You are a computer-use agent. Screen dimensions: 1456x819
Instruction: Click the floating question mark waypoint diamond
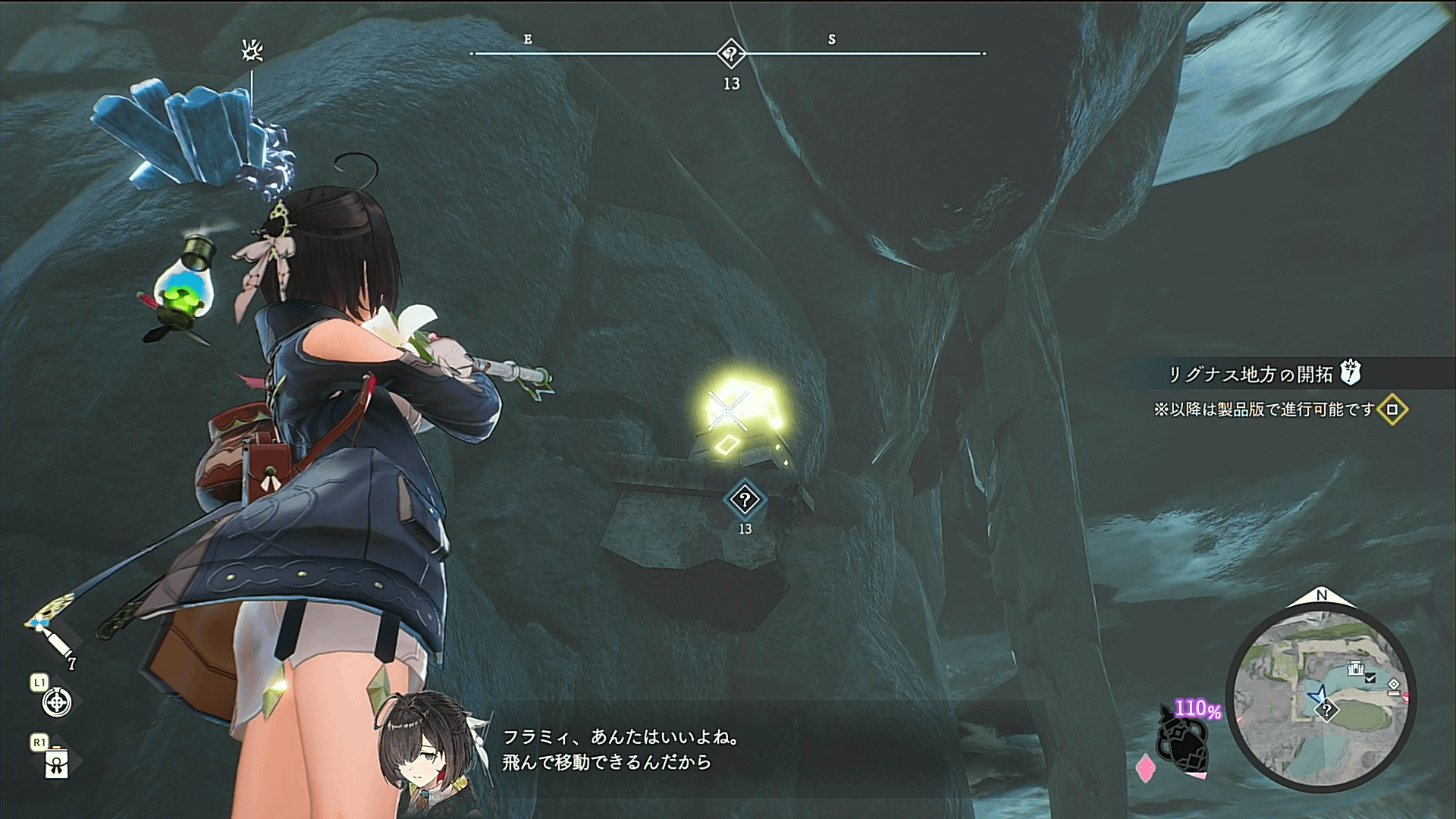[x=745, y=500]
